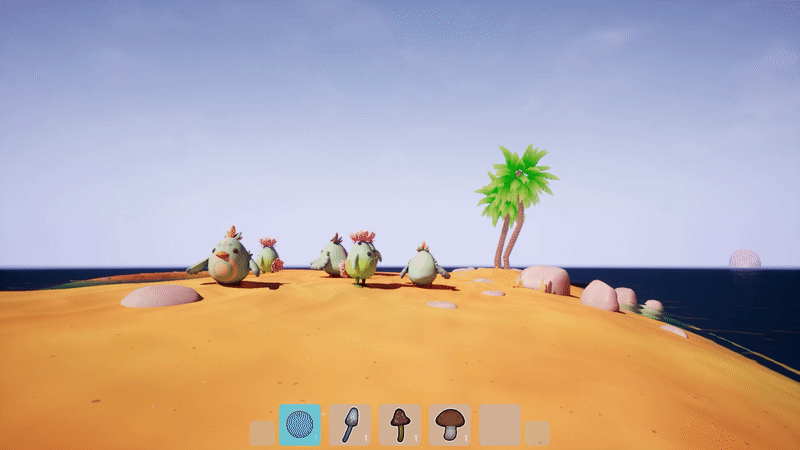The height and width of the screenshot is (450, 800).
Task: Choose the thin-stemmed red mushroom slot
Action: click(x=400, y=424)
